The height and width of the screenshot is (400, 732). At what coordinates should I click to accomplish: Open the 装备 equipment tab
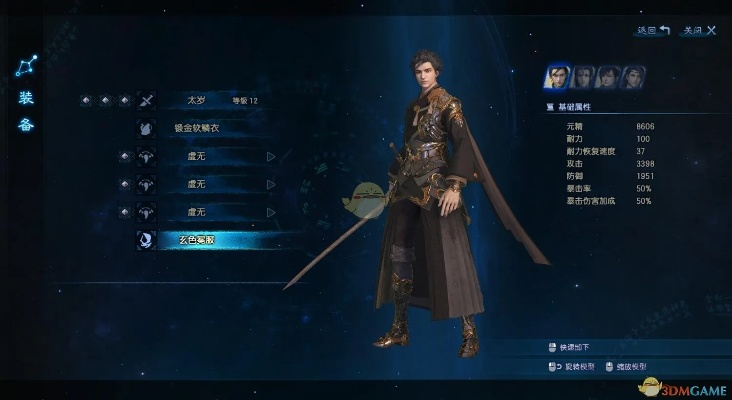27,111
